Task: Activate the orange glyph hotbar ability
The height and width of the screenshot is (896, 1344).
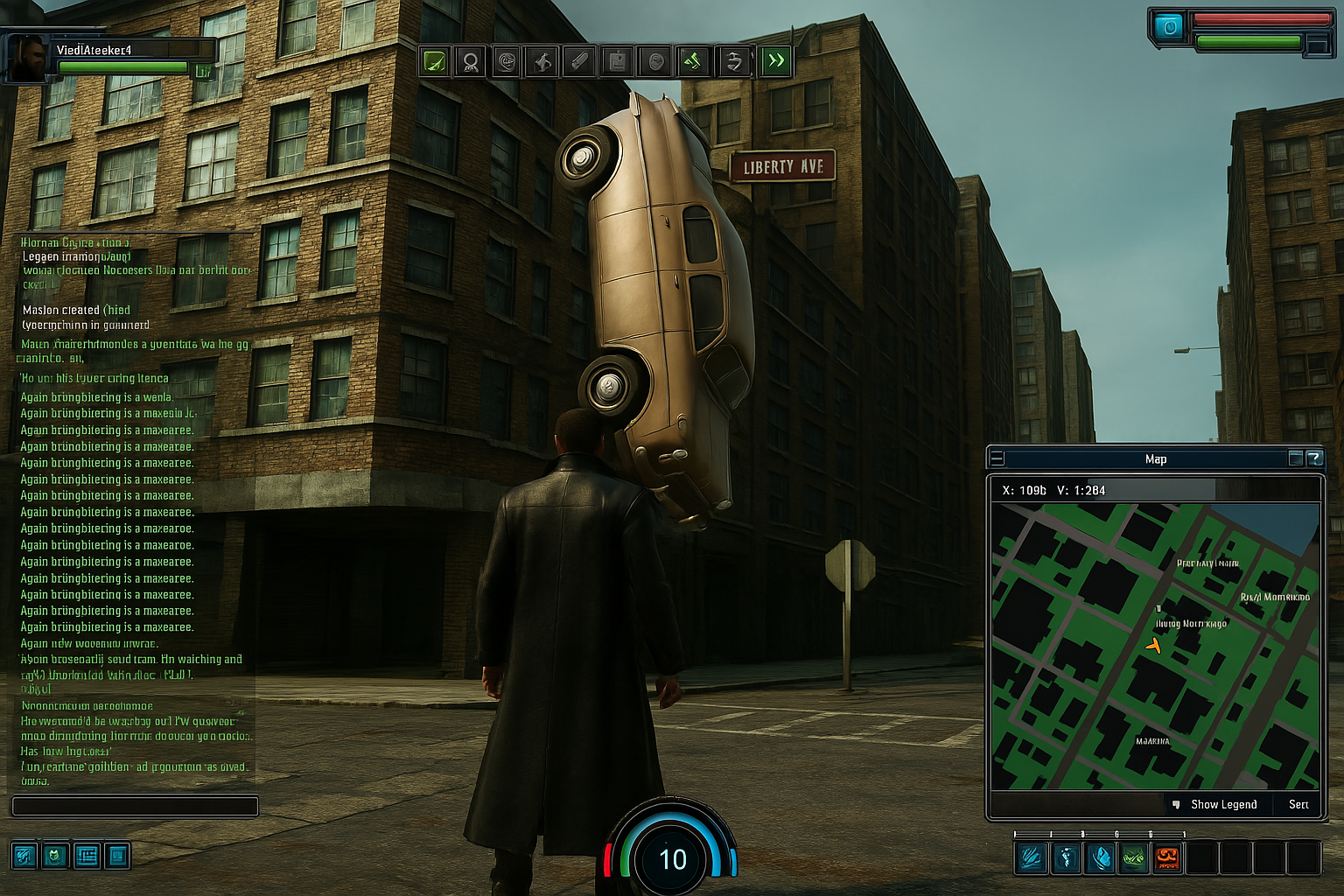Action: [x=1167, y=857]
